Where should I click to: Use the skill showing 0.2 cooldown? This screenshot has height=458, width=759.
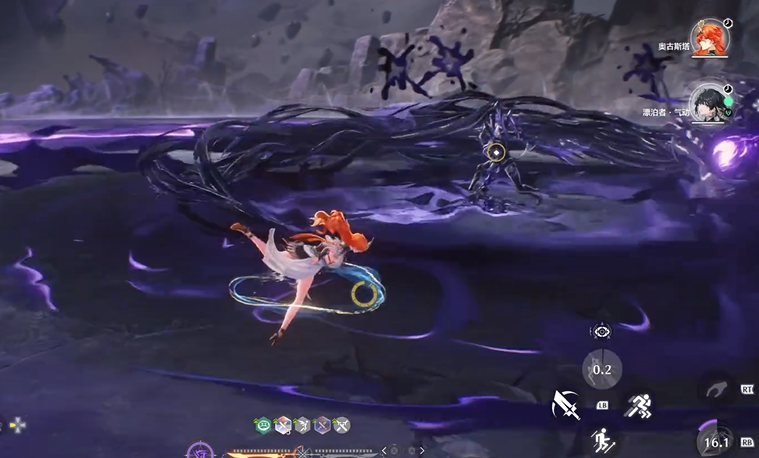(602, 368)
